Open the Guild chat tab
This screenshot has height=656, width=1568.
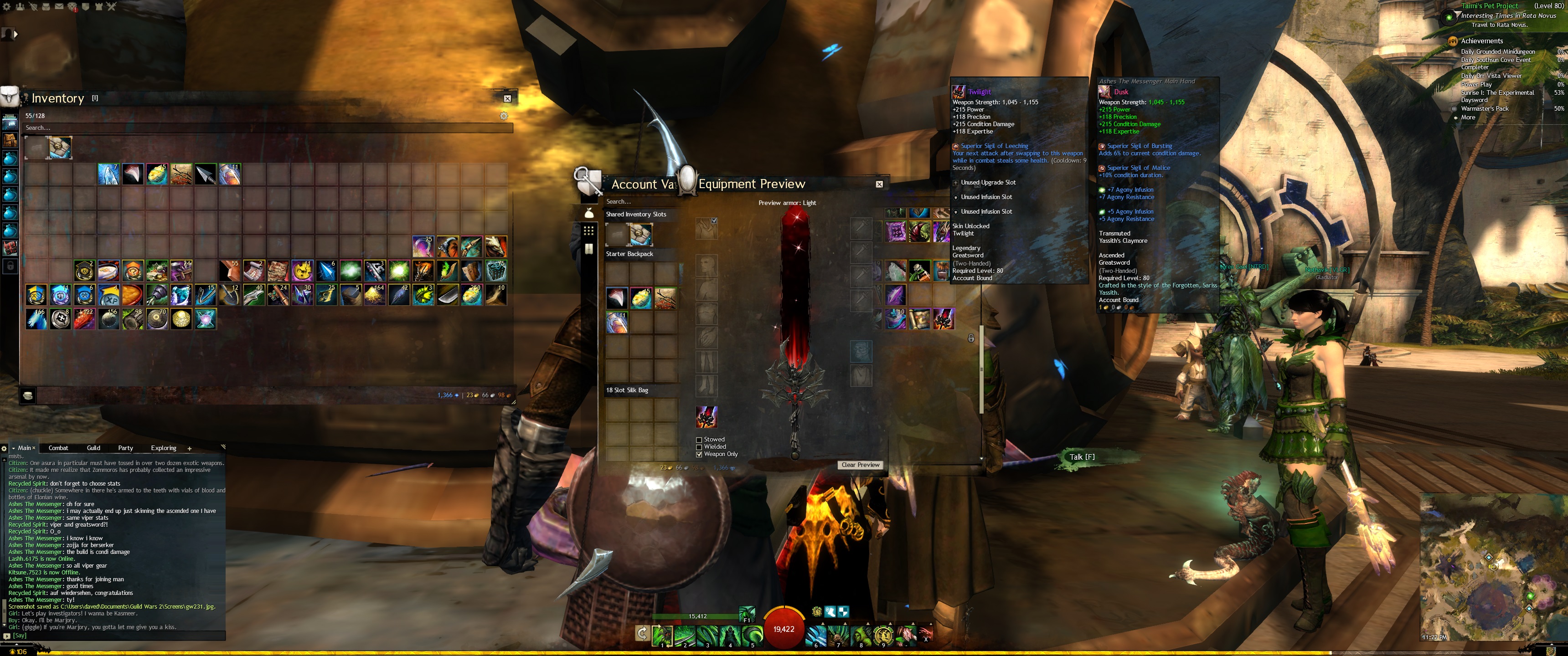93,448
